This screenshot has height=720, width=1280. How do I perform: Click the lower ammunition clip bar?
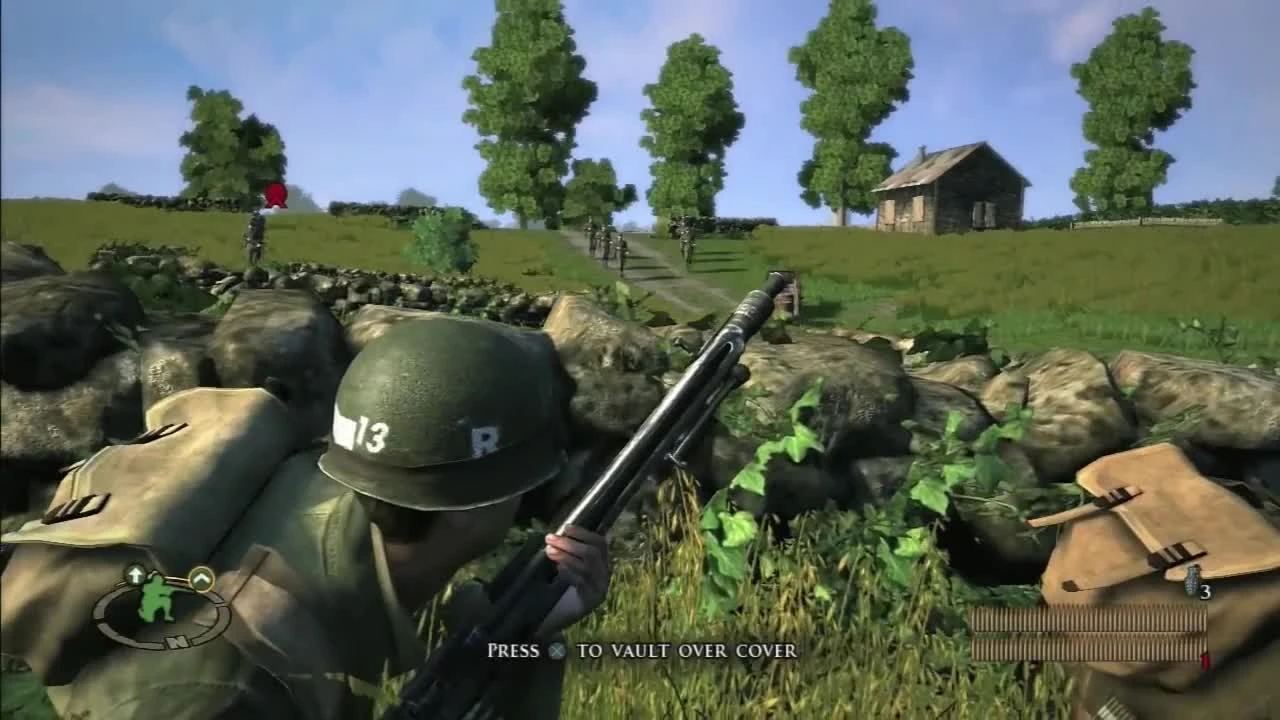pos(1090,645)
